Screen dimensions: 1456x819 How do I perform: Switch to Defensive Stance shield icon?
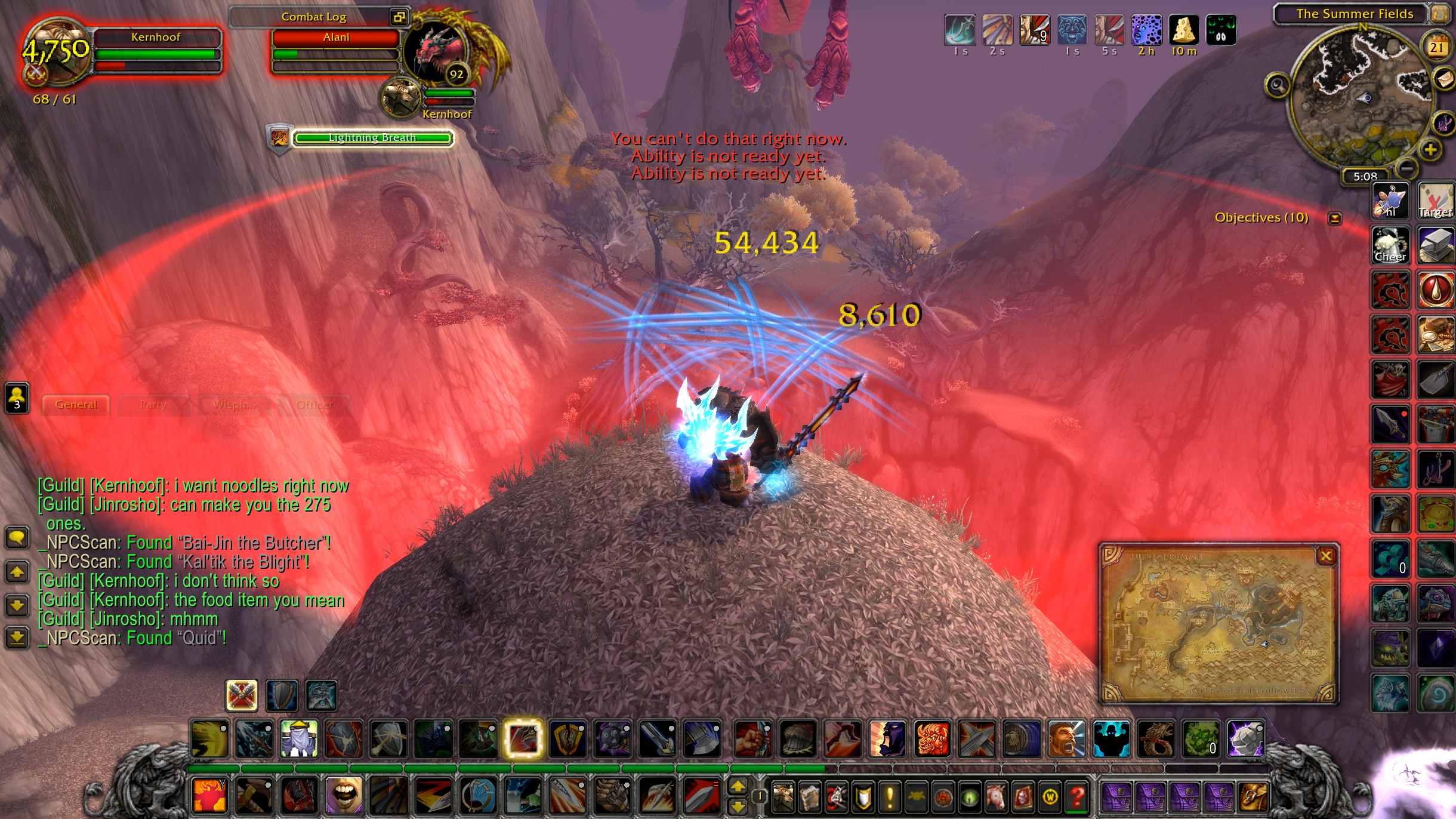pos(282,695)
